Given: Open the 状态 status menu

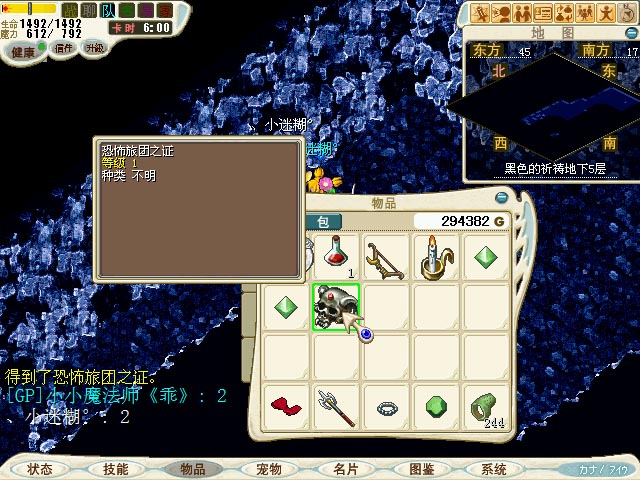Looking at the screenshot, I should pyautogui.click(x=40, y=469).
